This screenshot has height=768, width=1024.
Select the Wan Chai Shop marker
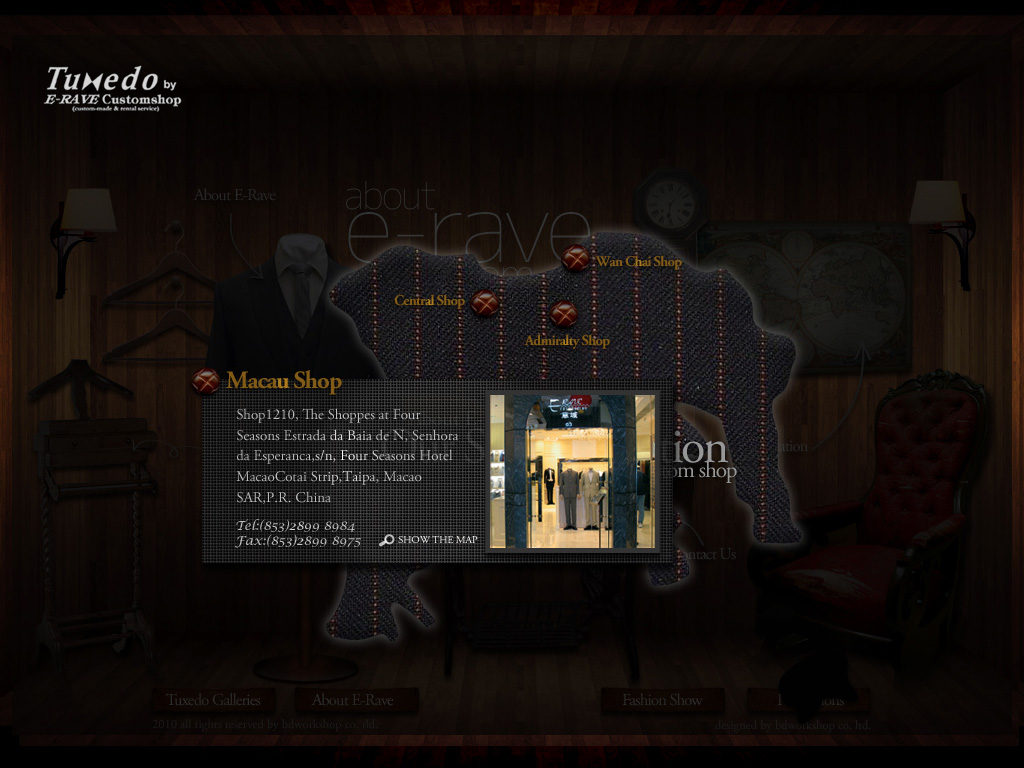coord(575,258)
